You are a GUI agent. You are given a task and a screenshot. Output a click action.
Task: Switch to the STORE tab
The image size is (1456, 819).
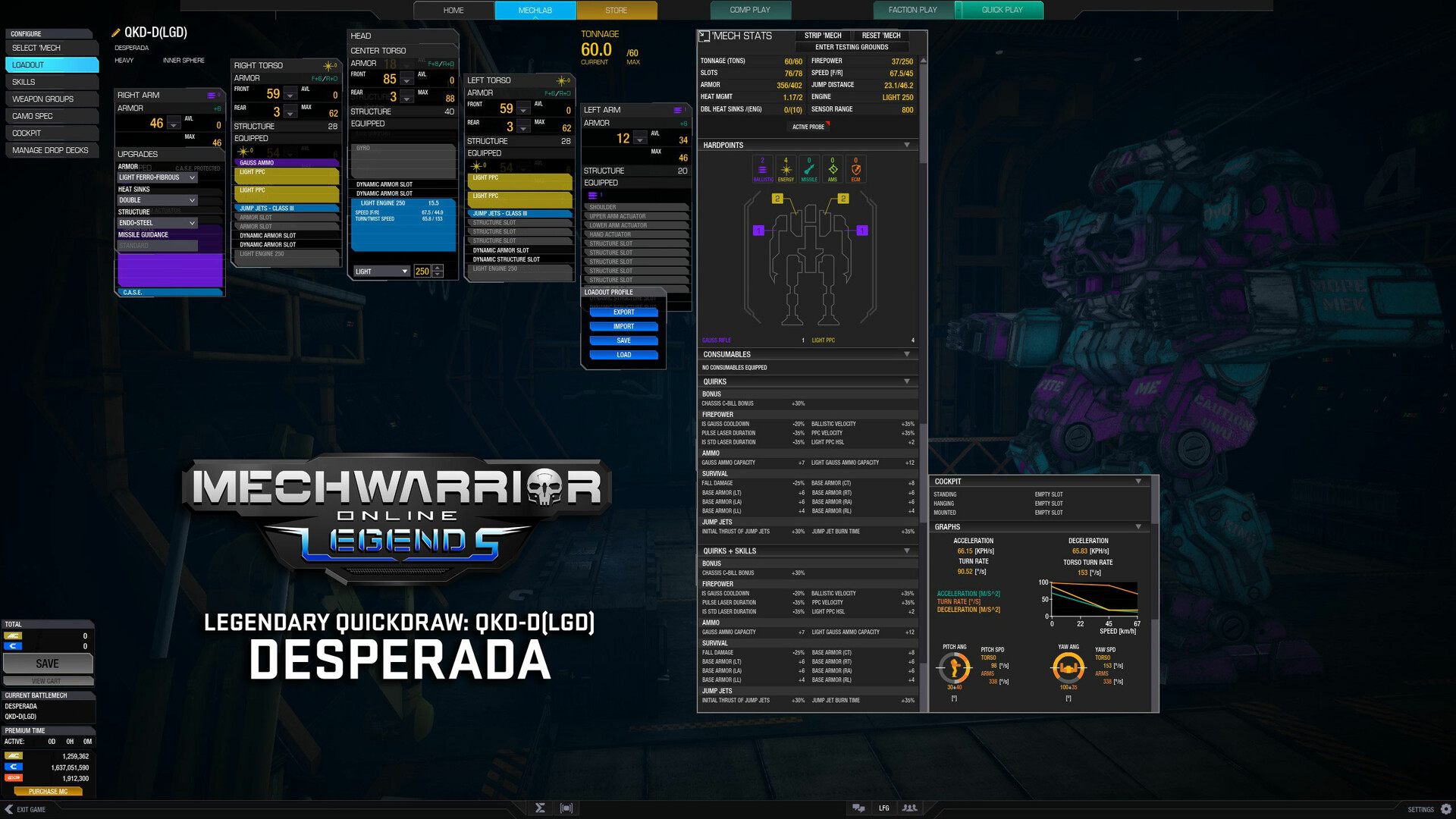pos(616,10)
